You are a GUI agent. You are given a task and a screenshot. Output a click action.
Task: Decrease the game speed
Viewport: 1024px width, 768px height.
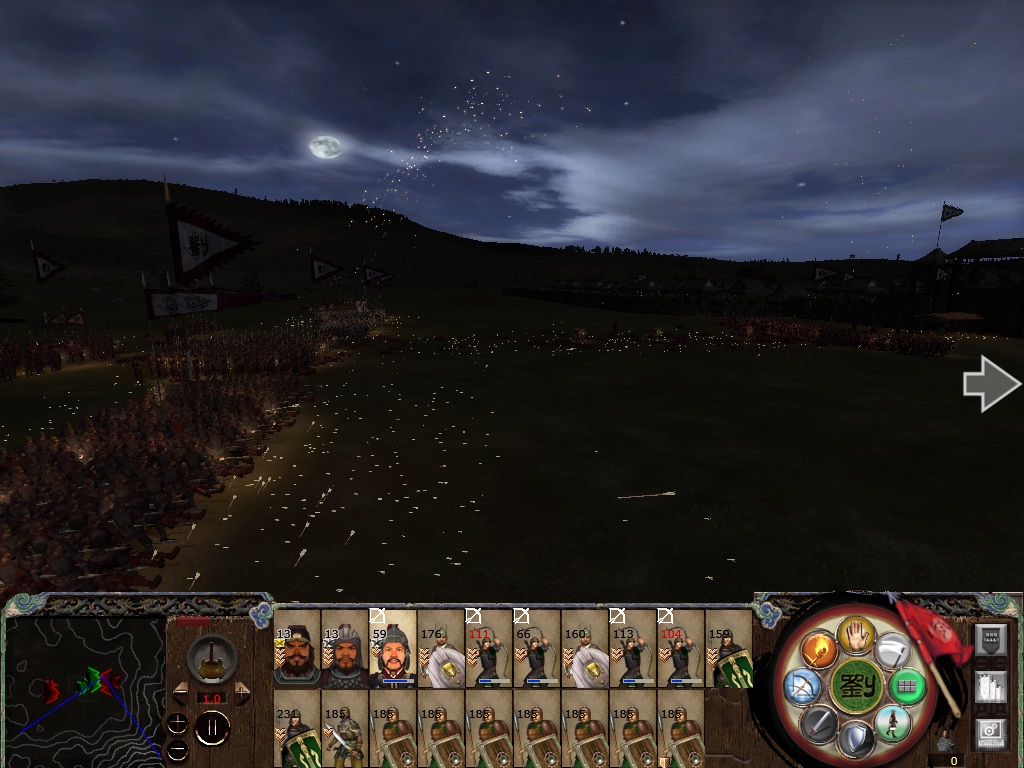tap(181, 692)
